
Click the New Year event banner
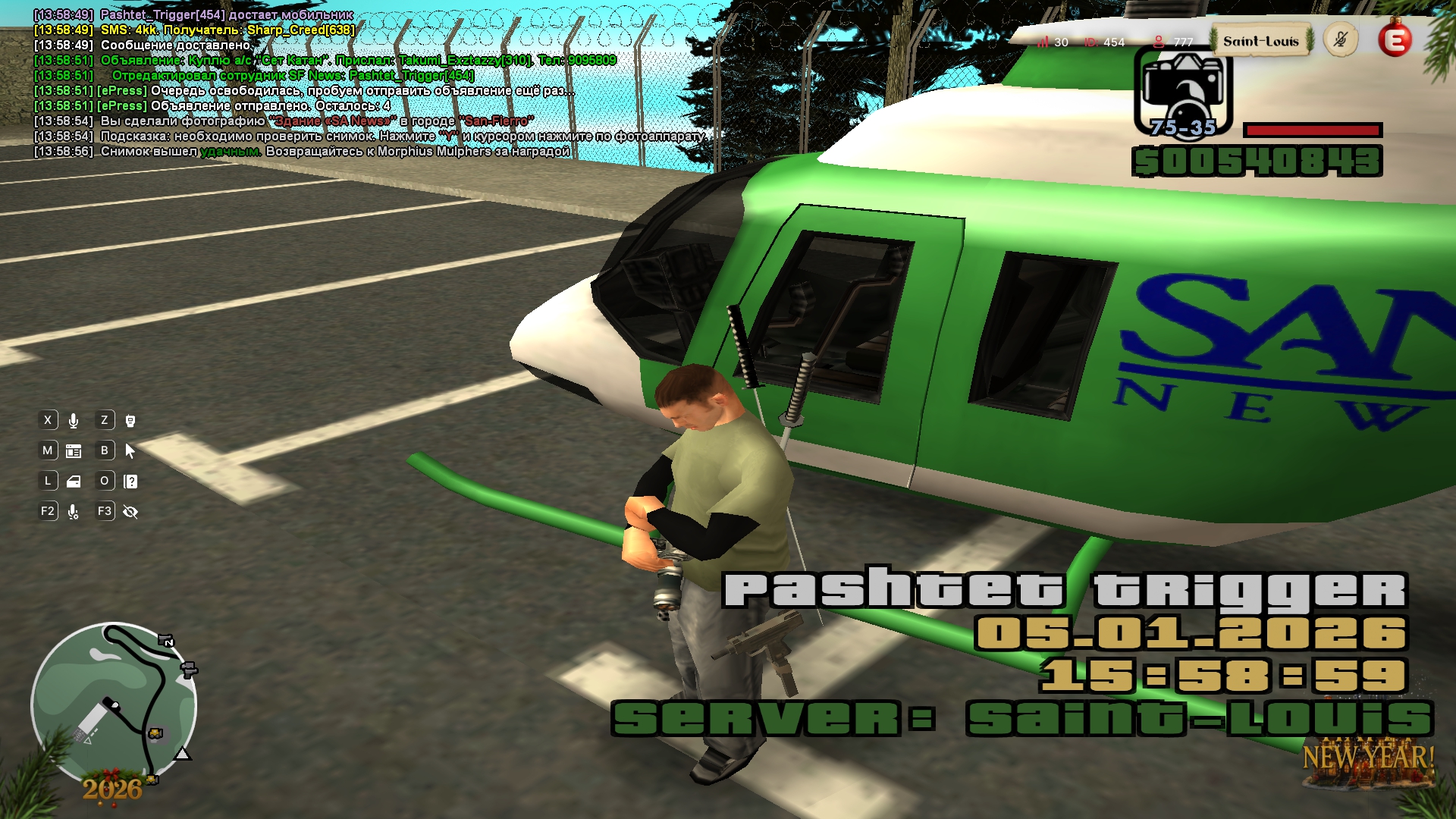(x=1367, y=758)
